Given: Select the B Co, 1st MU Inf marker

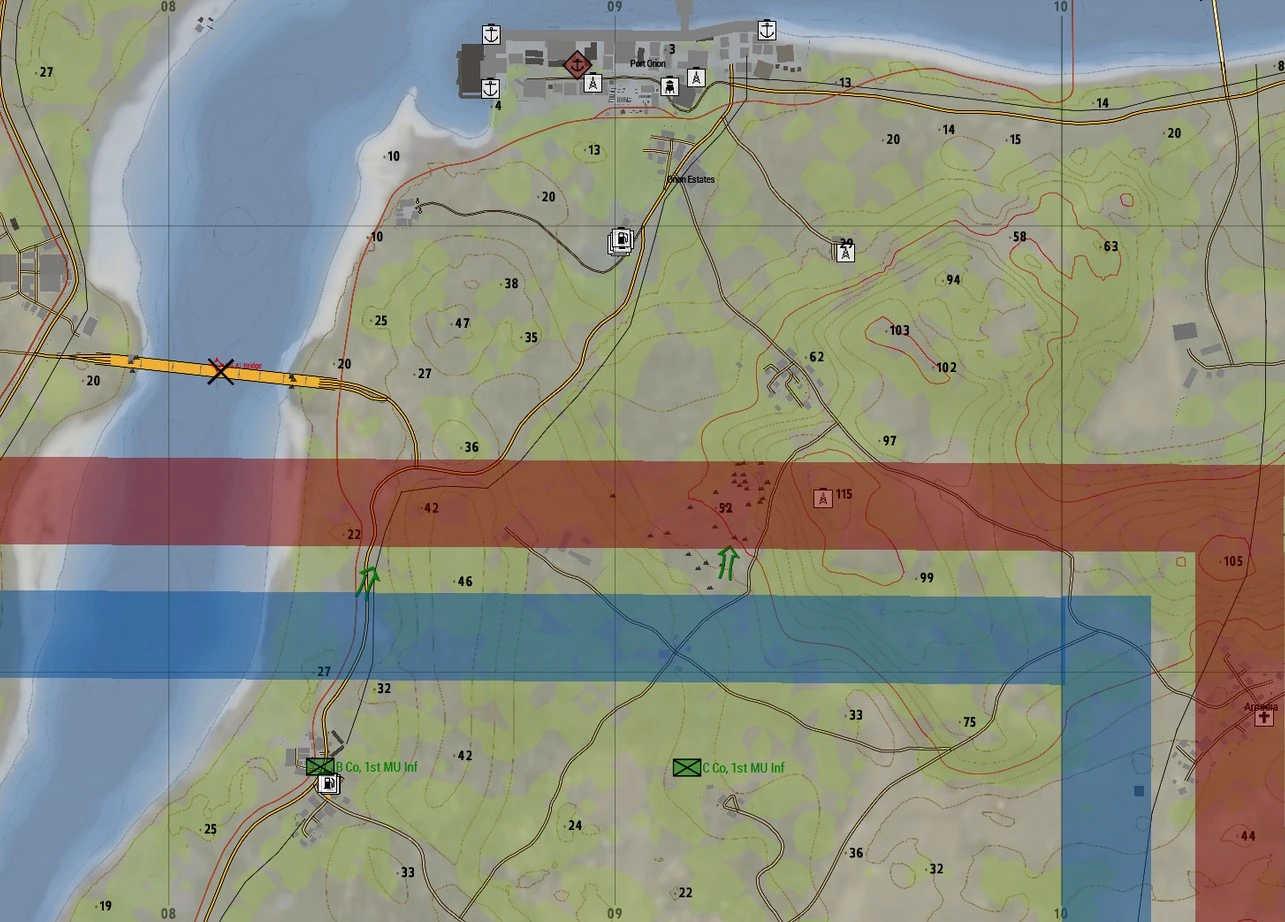Looking at the screenshot, I should point(320,766).
